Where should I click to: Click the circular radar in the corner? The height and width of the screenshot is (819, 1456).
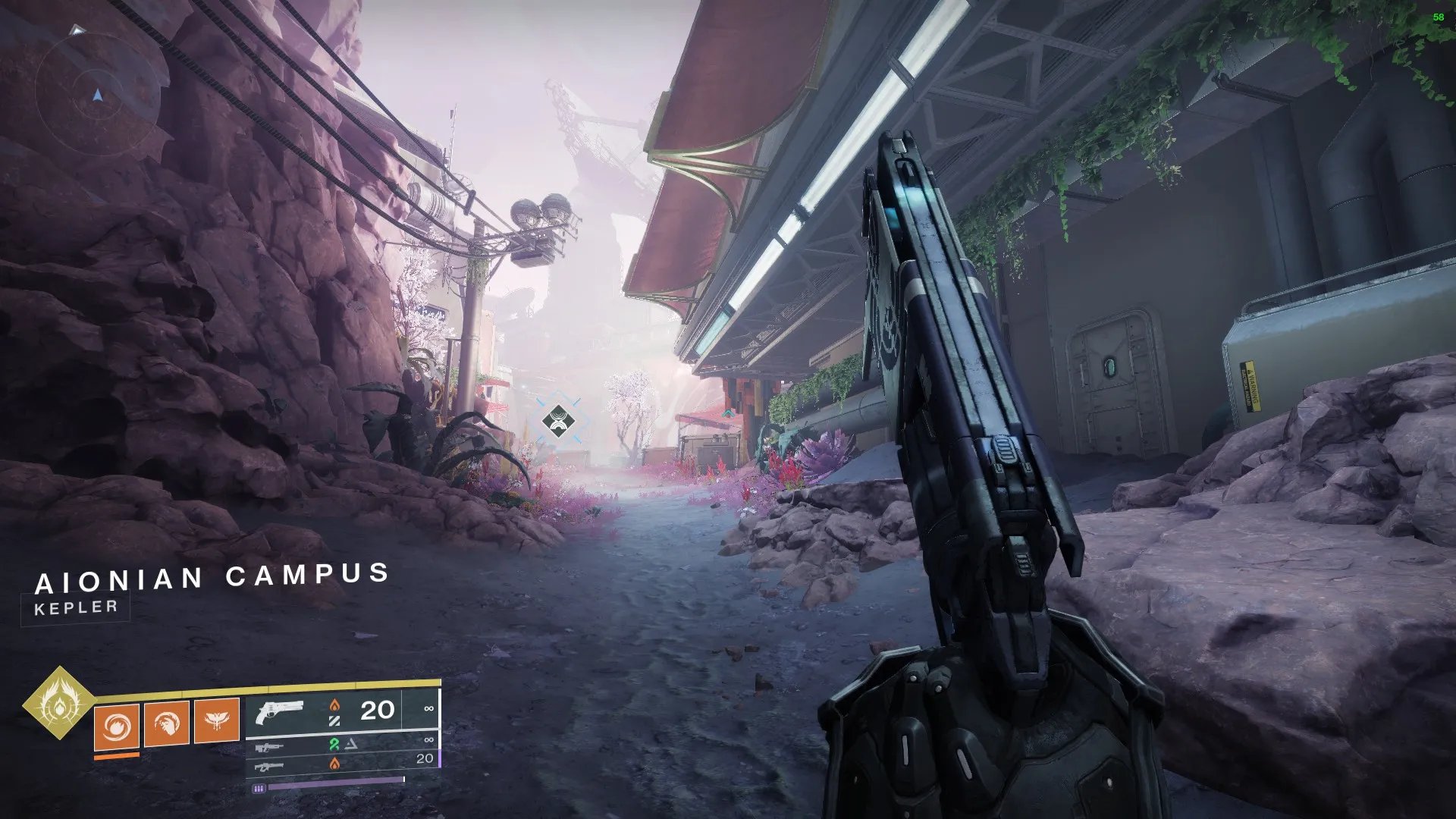[97, 94]
